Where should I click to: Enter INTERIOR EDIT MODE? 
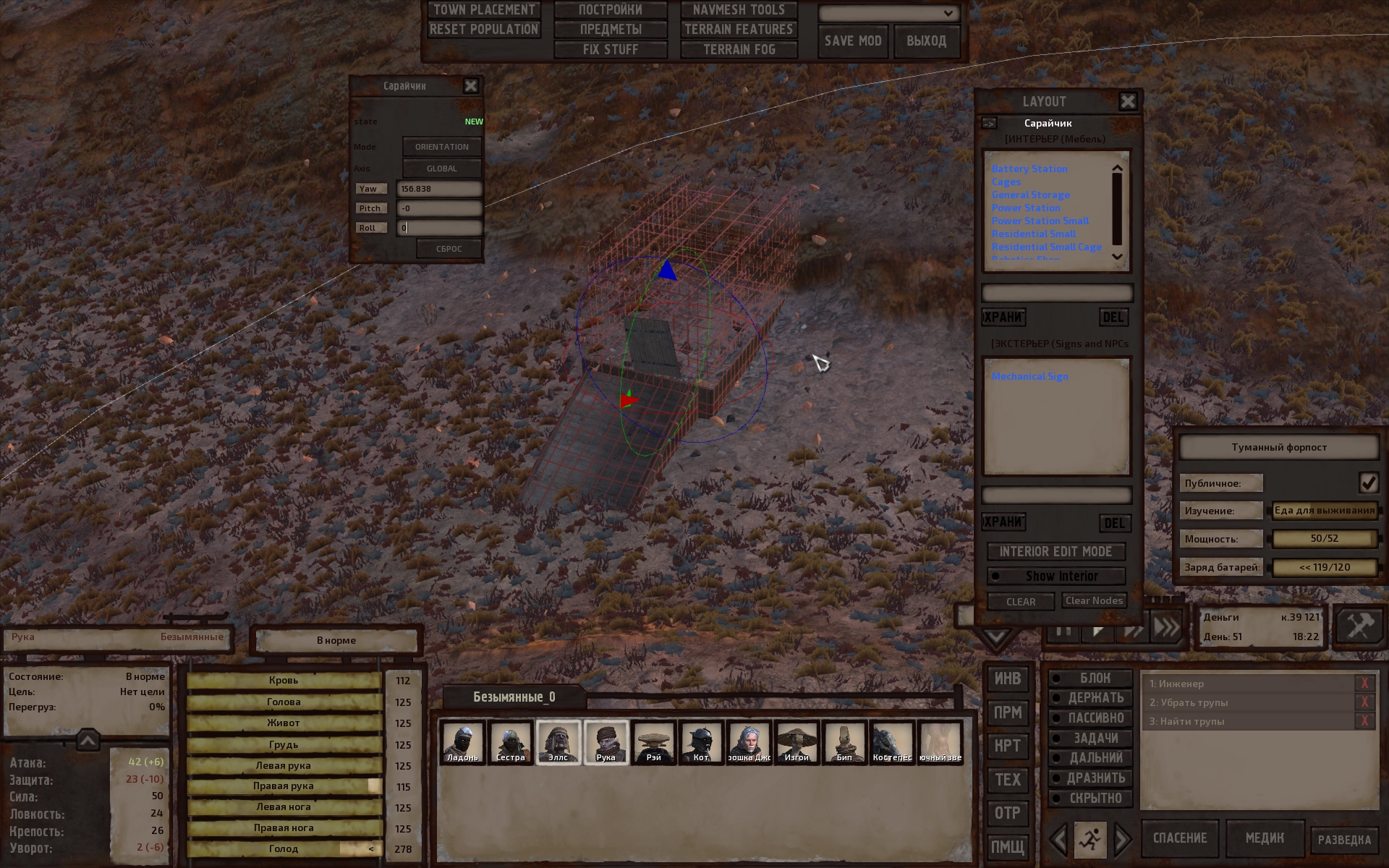[1055, 552]
